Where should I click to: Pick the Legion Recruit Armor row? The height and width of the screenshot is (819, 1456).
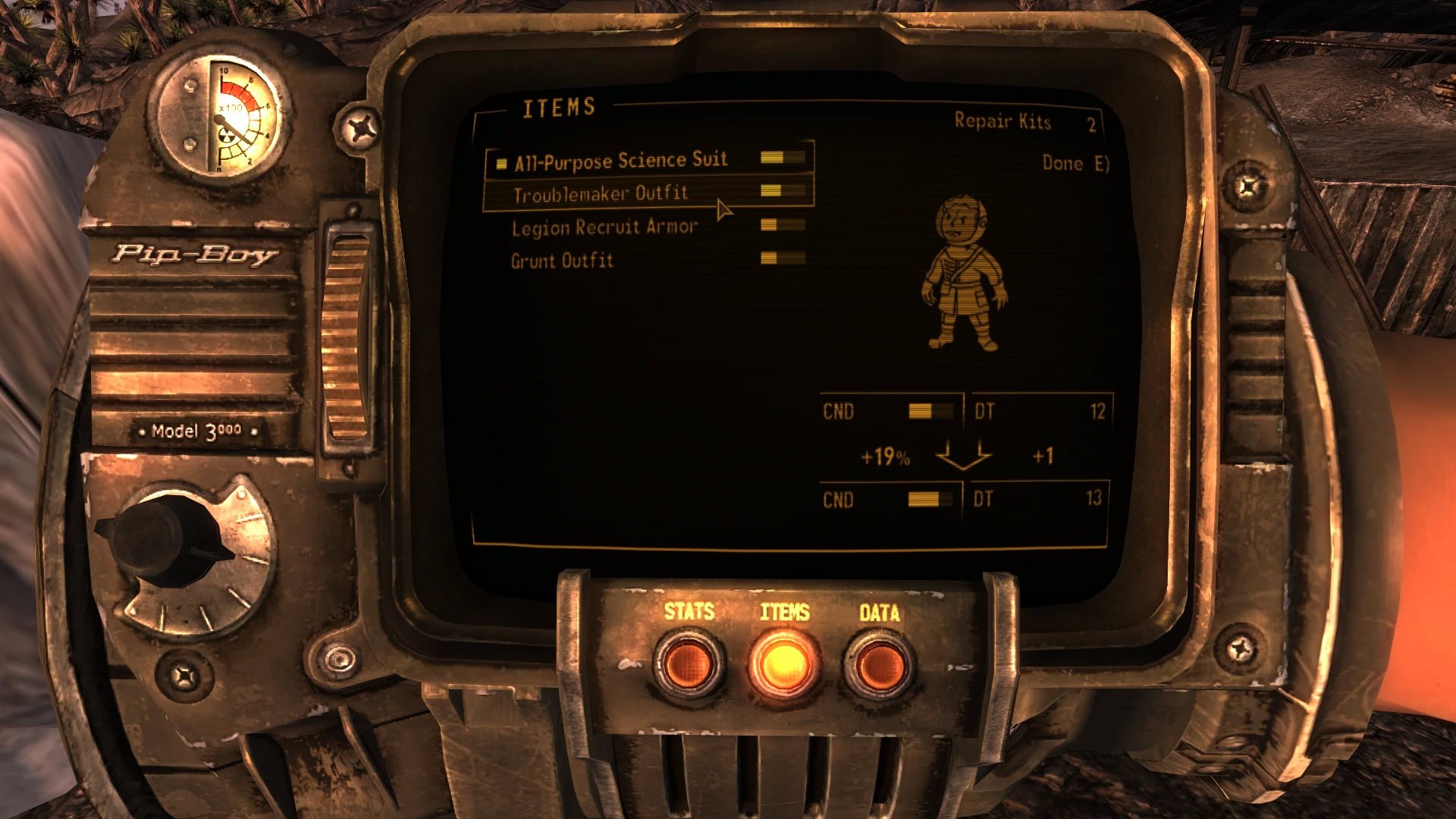tap(604, 227)
